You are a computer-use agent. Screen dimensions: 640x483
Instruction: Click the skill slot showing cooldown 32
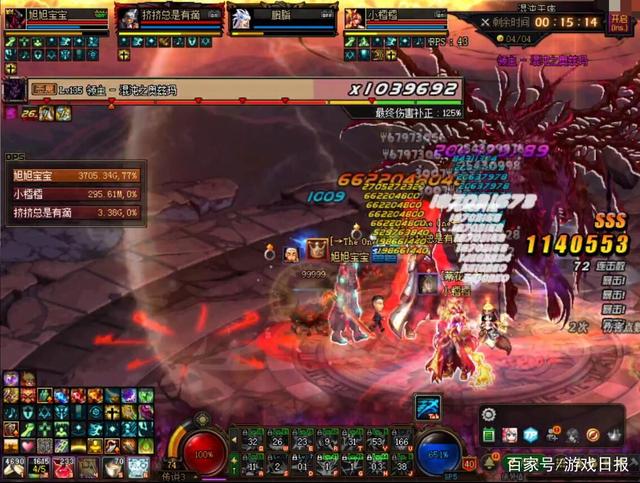click(x=254, y=440)
